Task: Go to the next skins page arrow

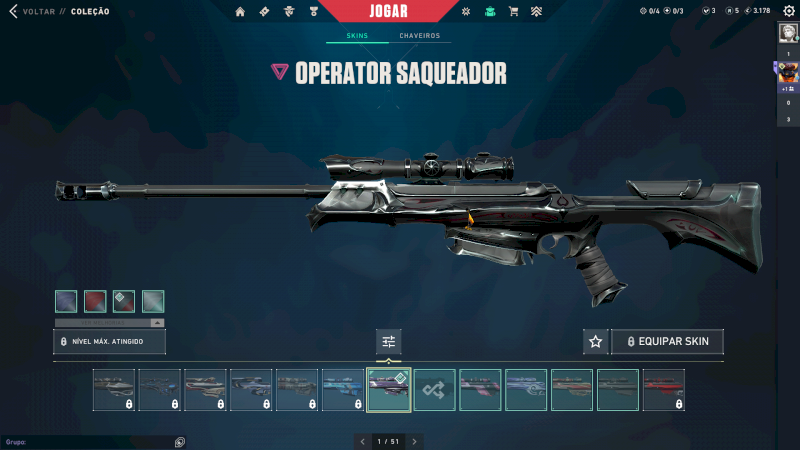Action: [414, 441]
